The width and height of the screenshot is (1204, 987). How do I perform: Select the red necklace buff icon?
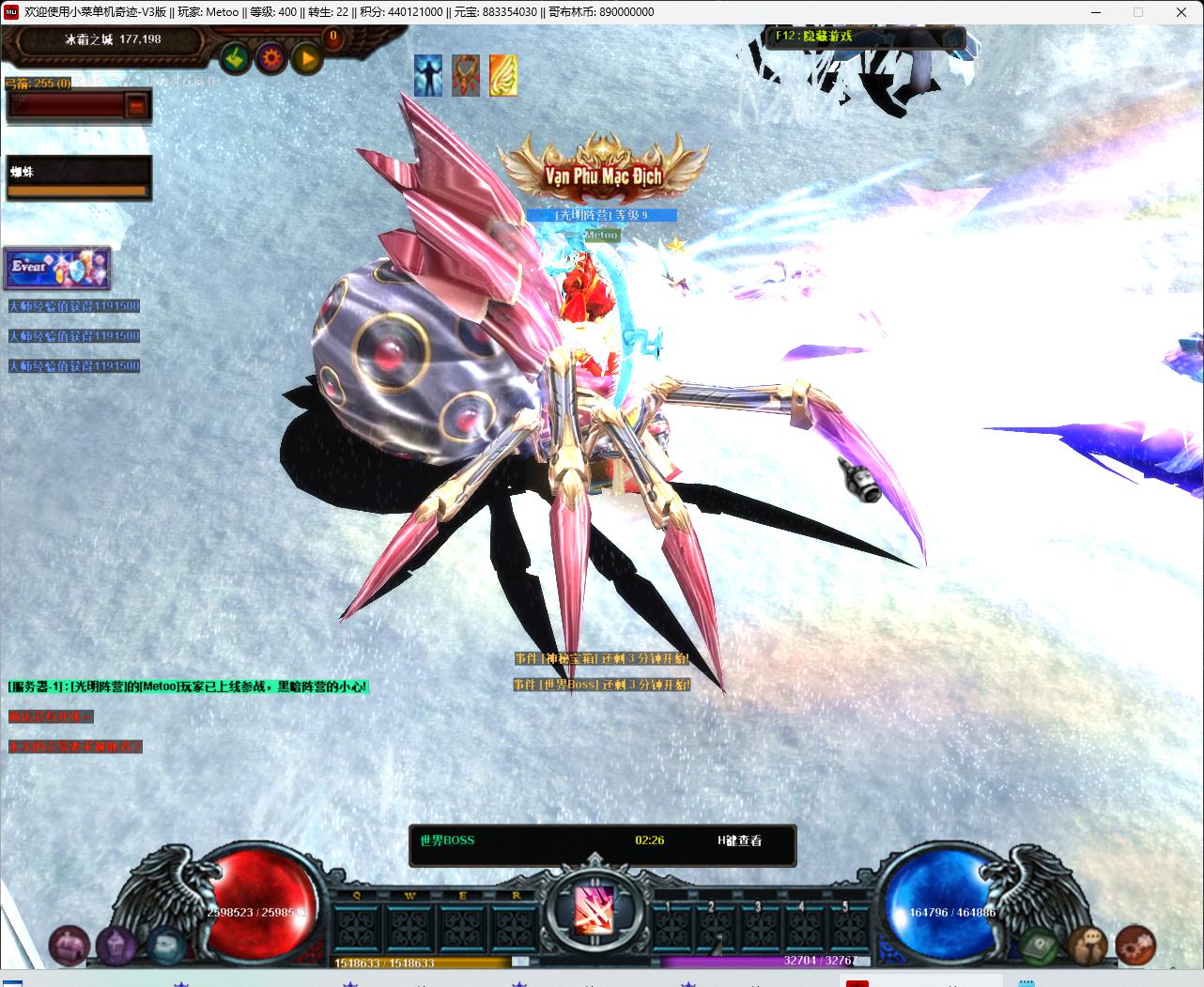(x=466, y=75)
